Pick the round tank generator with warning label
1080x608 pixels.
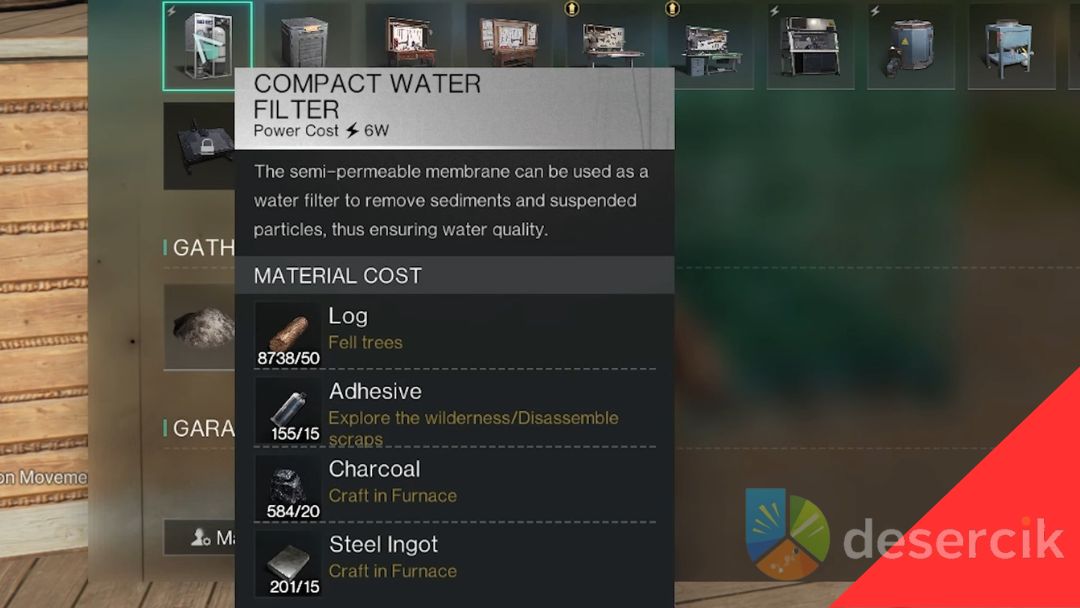click(910, 47)
